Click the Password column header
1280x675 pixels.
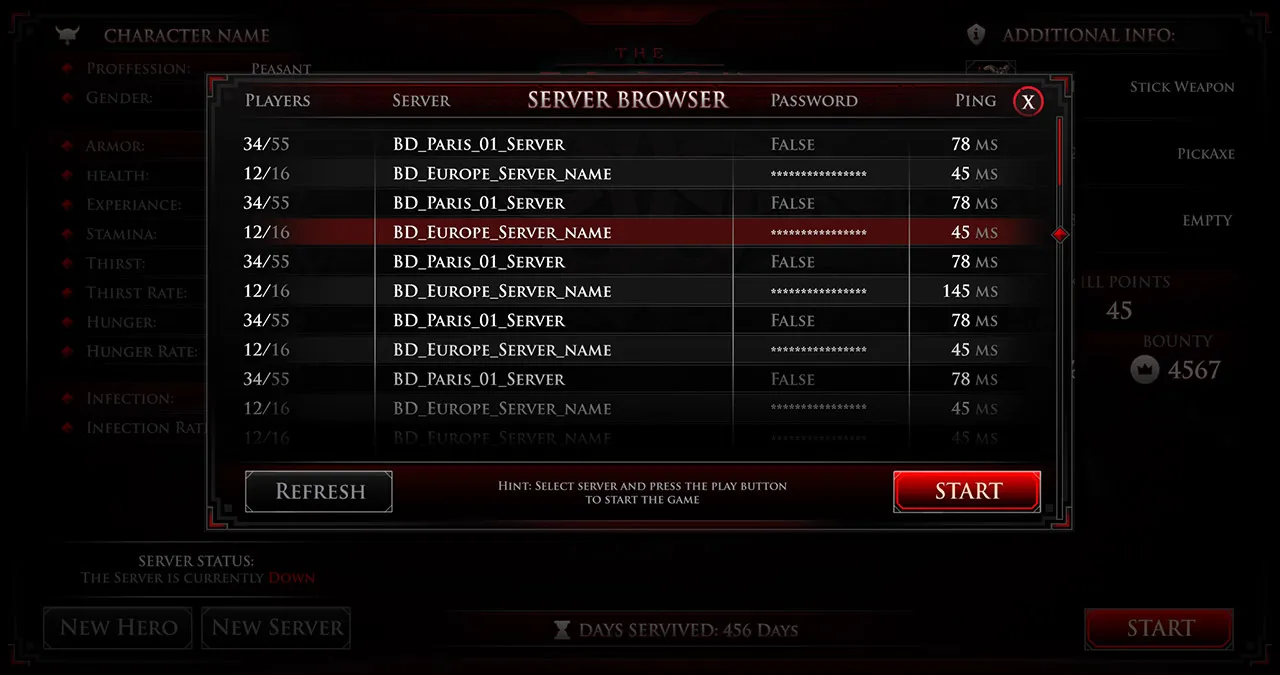pyautogui.click(x=814, y=100)
